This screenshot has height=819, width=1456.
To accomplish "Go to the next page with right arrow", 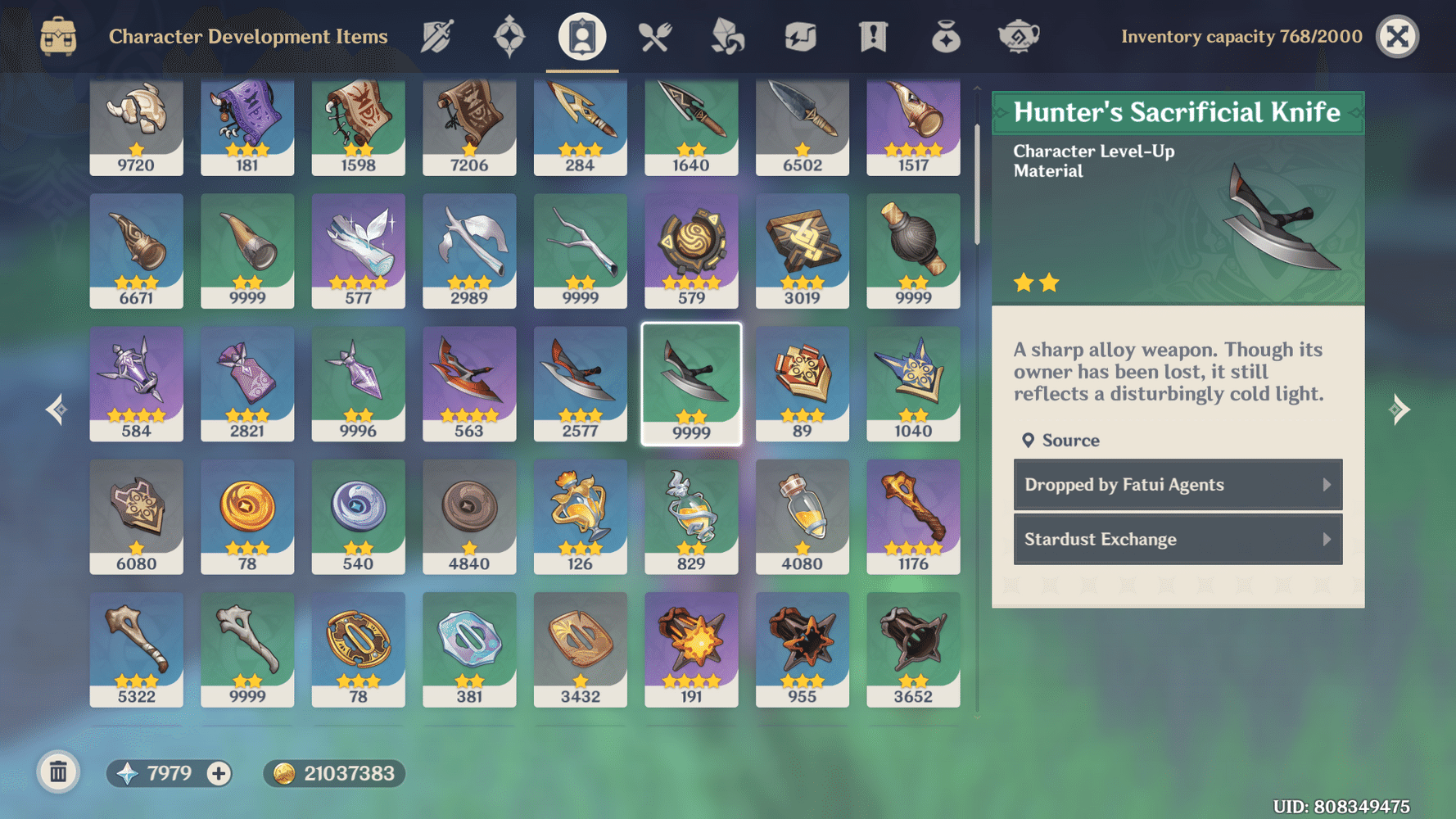I will (x=1399, y=409).
